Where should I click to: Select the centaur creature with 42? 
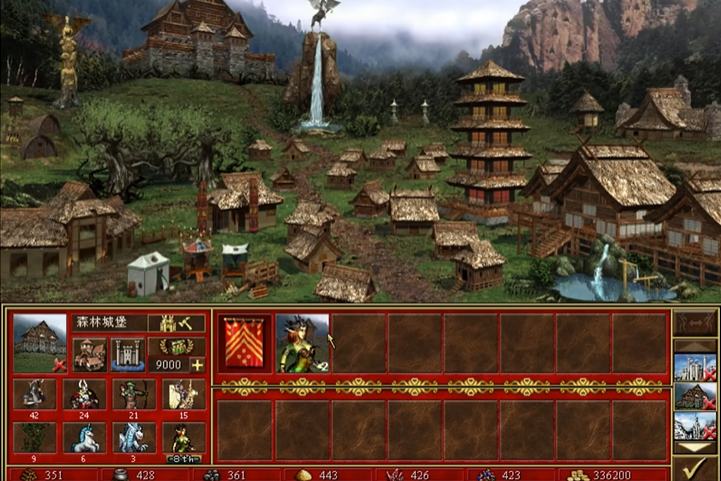click(34, 394)
